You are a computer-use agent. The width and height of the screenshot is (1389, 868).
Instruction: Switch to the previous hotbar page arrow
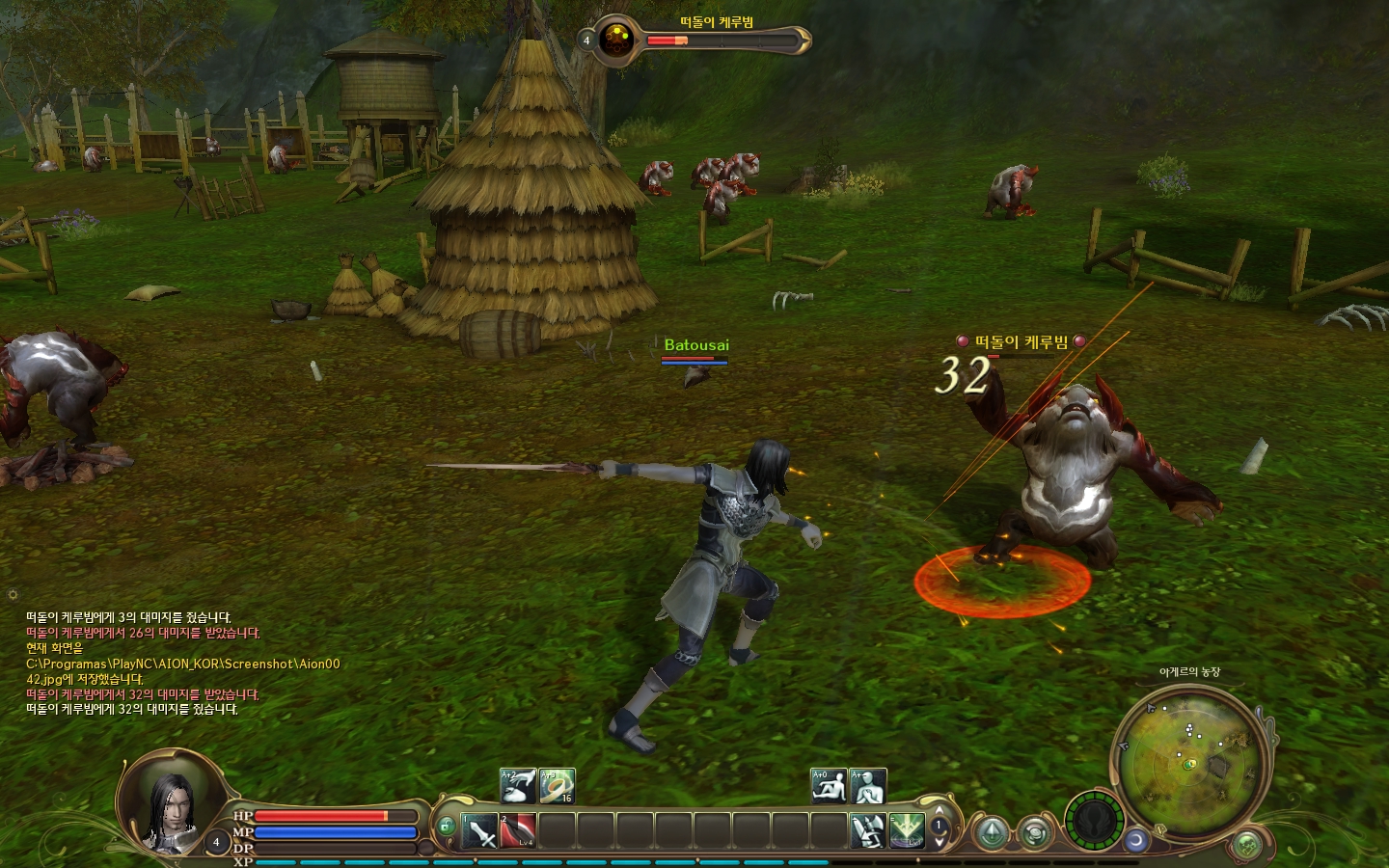pyautogui.click(x=940, y=812)
